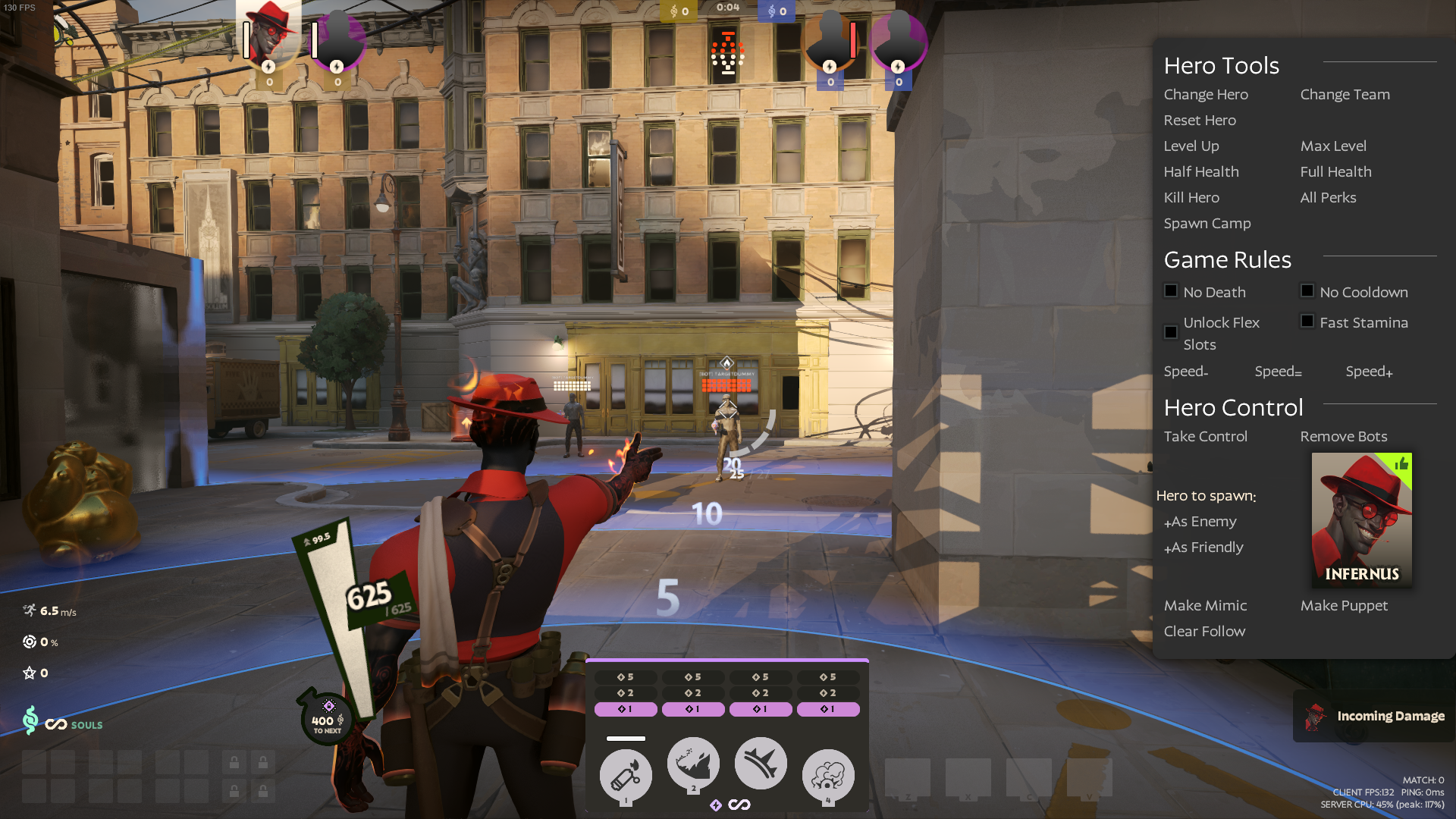Activate Max Level

pyautogui.click(x=1333, y=146)
